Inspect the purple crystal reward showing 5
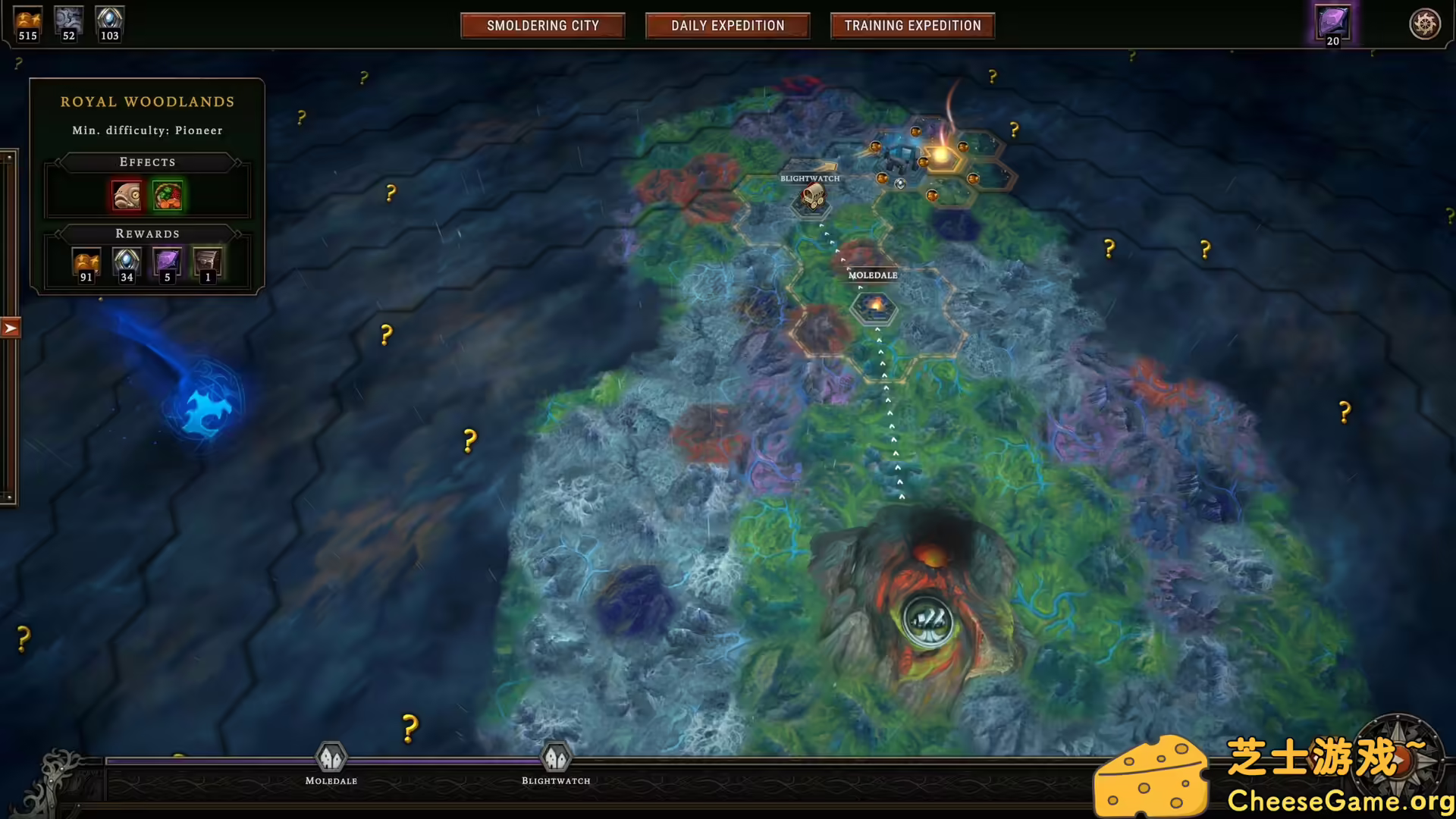1456x819 pixels. click(167, 262)
